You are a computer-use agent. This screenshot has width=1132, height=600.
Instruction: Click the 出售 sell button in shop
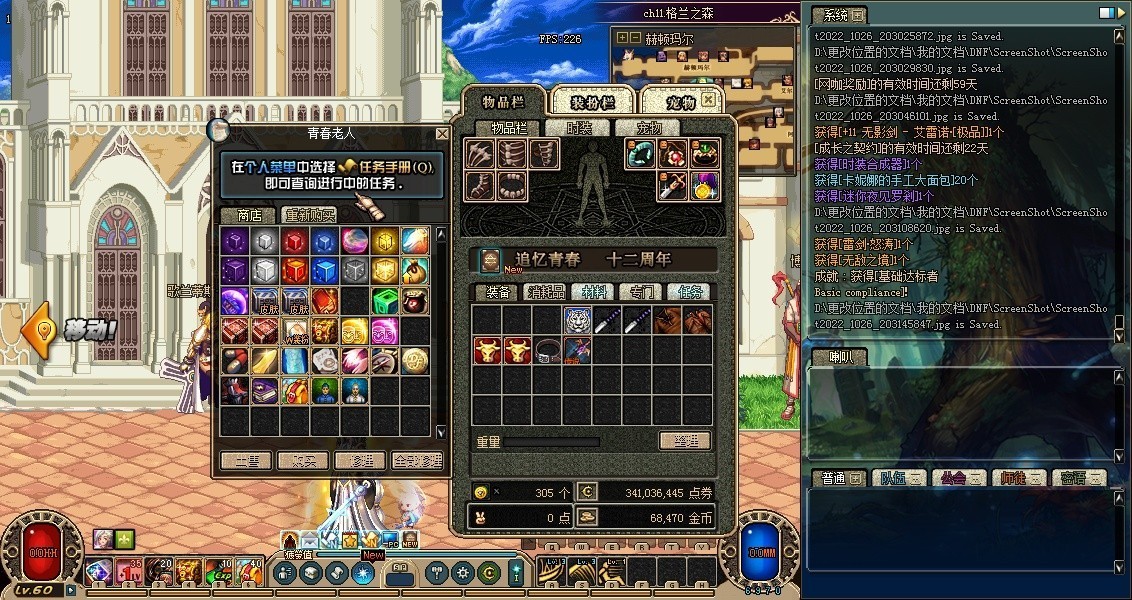coord(246,461)
